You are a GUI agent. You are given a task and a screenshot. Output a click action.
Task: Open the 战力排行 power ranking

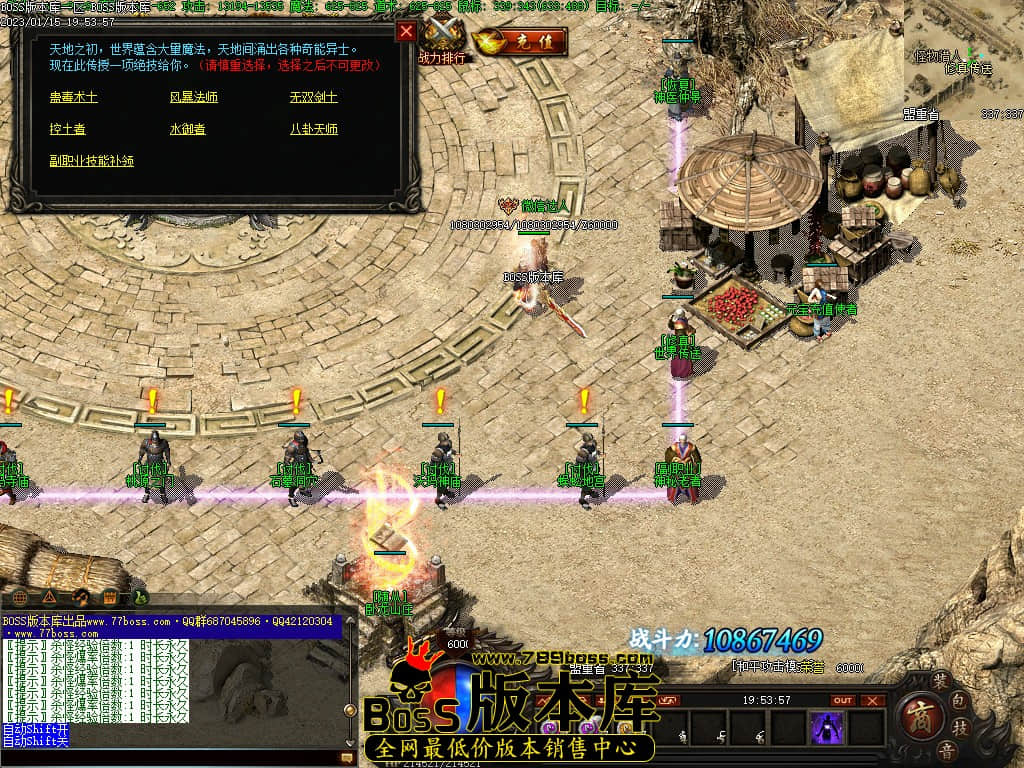[443, 40]
